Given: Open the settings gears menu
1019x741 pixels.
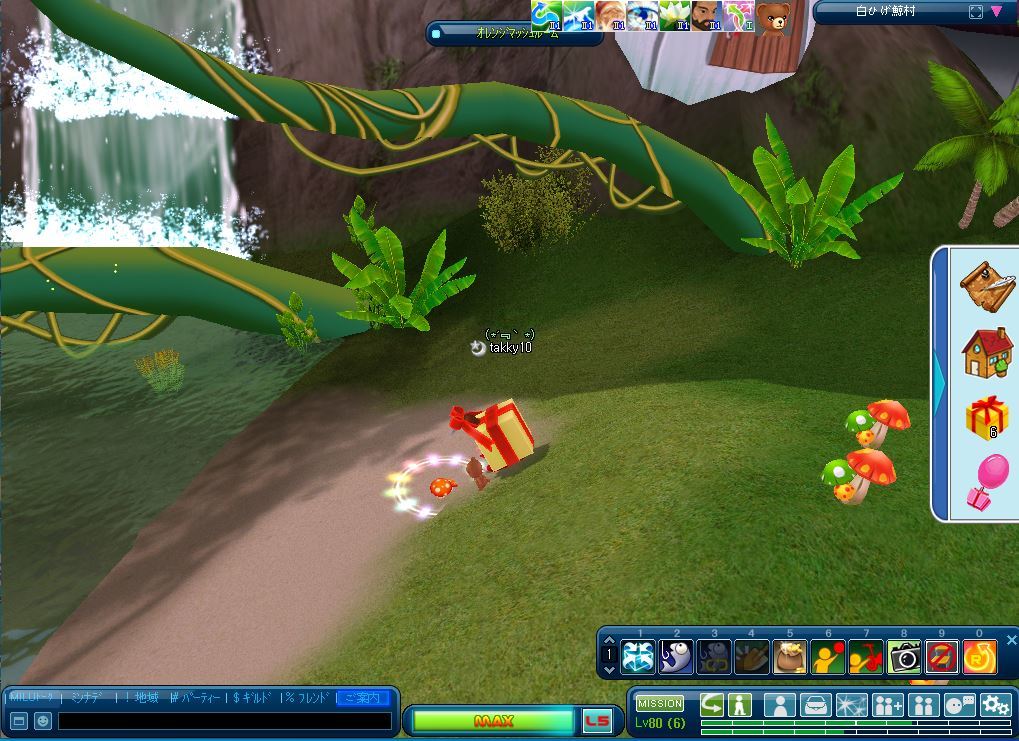Looking at the screenshot, I should click(x=995, y=705).
